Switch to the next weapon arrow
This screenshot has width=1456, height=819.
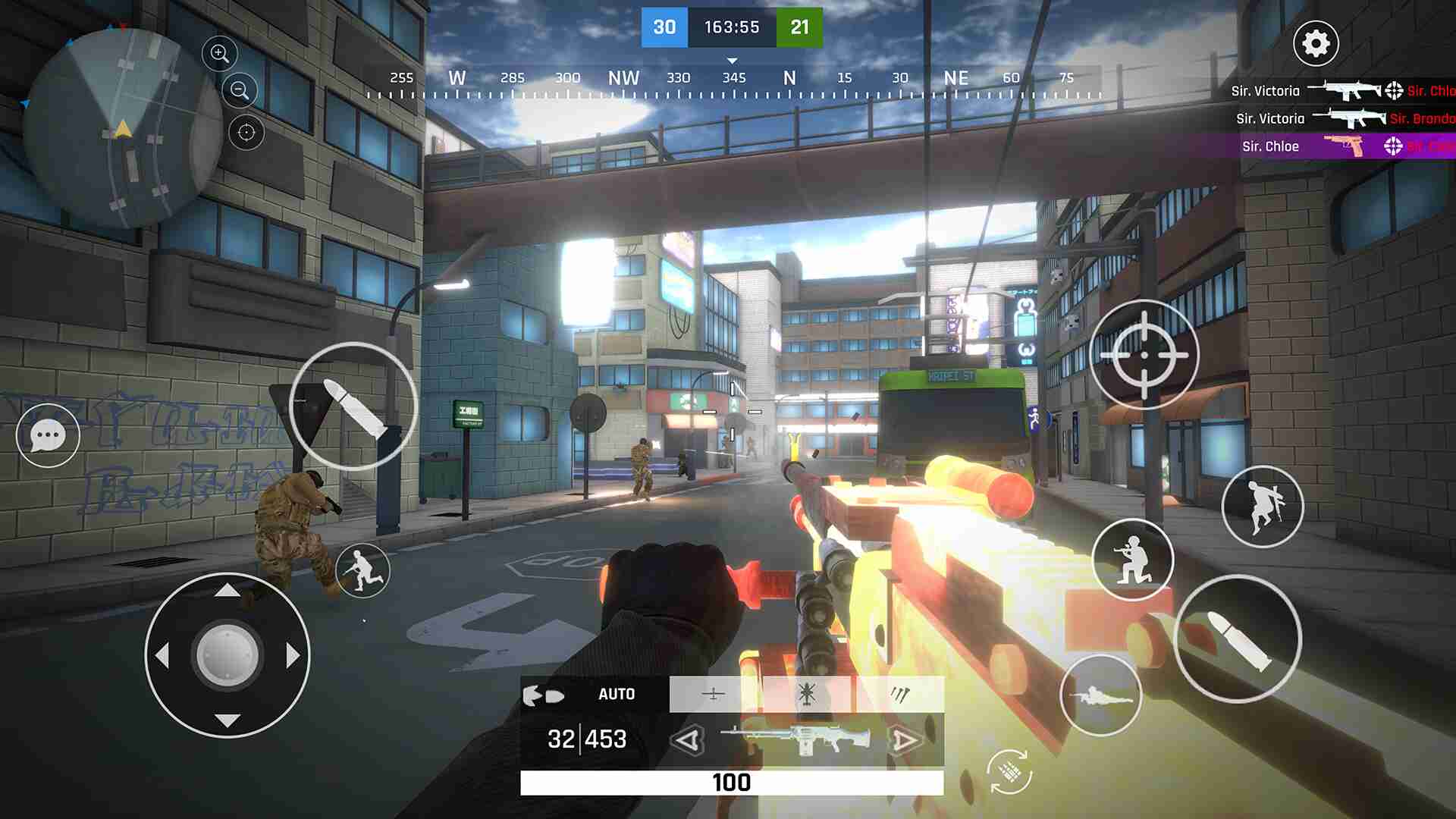[x=904, y=740]
